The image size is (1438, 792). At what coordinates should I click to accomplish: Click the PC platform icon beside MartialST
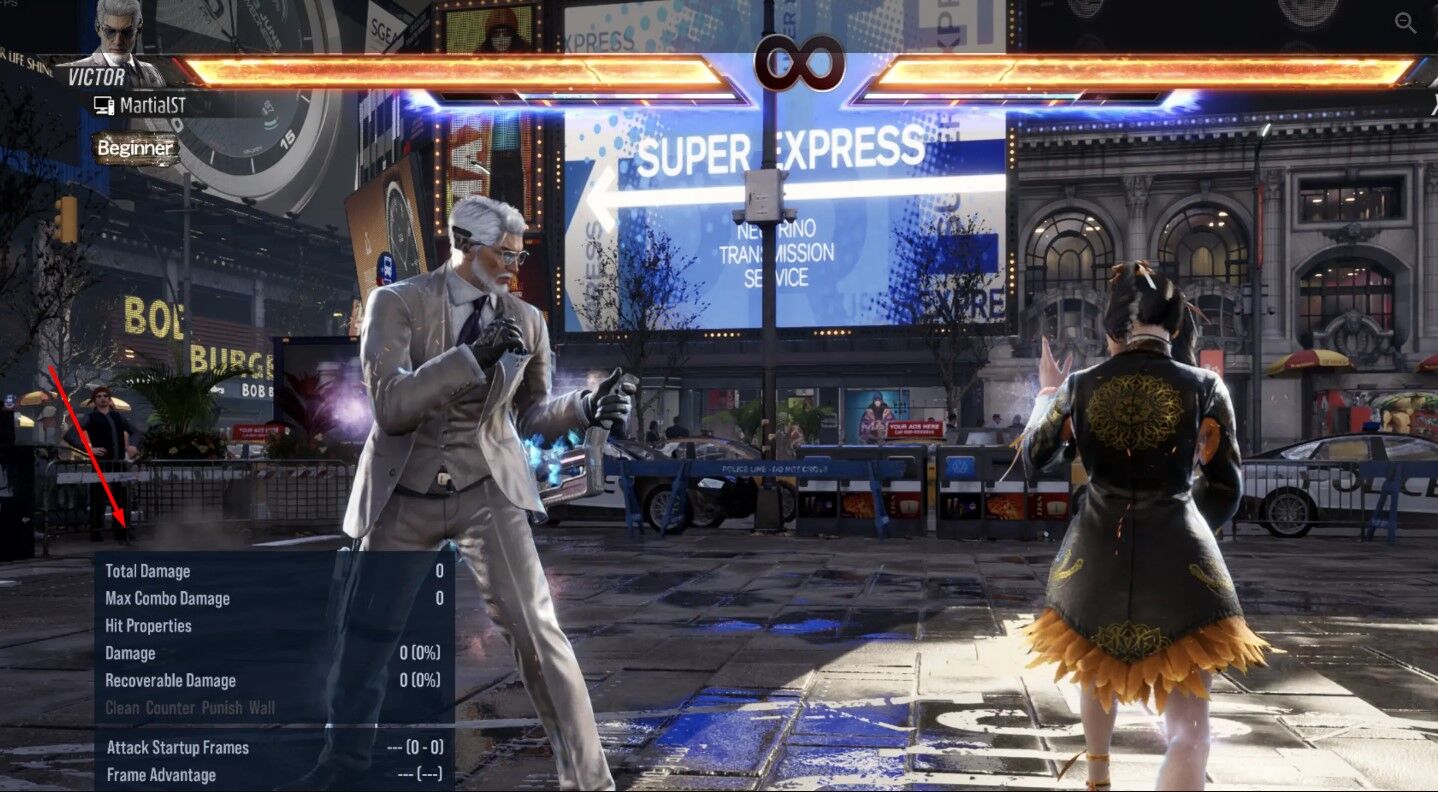pos(102,103)
